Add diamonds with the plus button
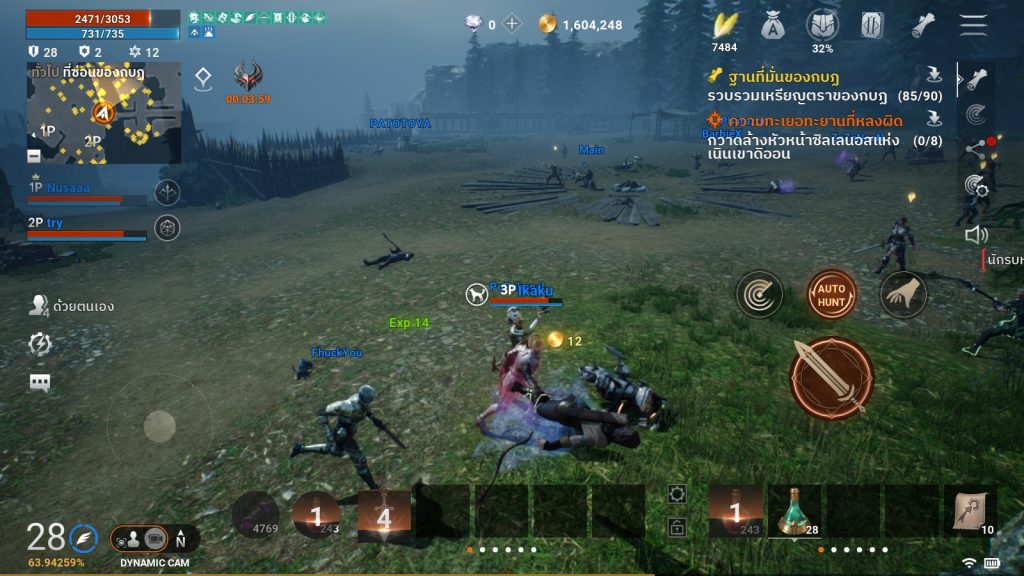Screen dimensions: 1024x576 tap(512, 24)
